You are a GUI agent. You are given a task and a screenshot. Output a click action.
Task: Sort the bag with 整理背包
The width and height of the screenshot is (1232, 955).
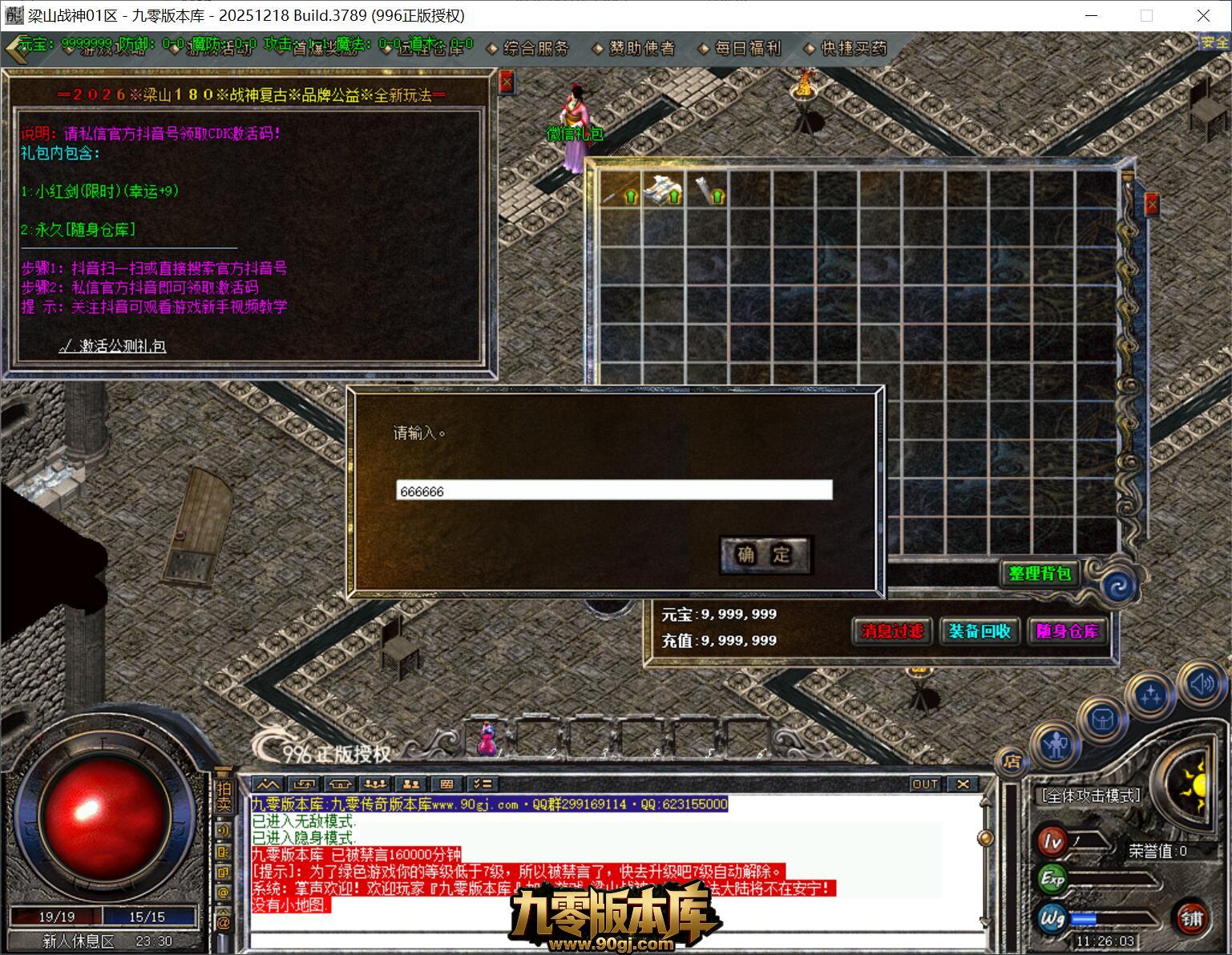click(1040, 574)
